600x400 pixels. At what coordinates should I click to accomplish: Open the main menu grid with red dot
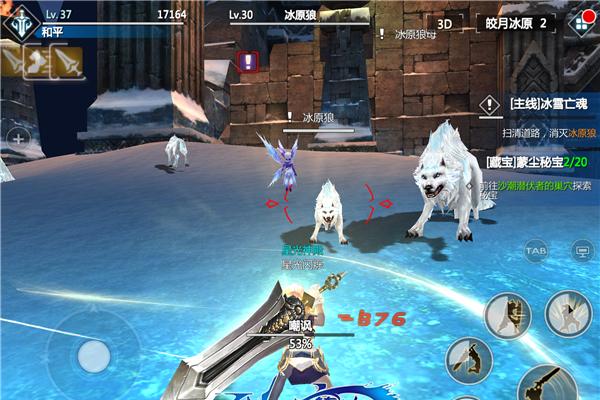coord(580,23)
